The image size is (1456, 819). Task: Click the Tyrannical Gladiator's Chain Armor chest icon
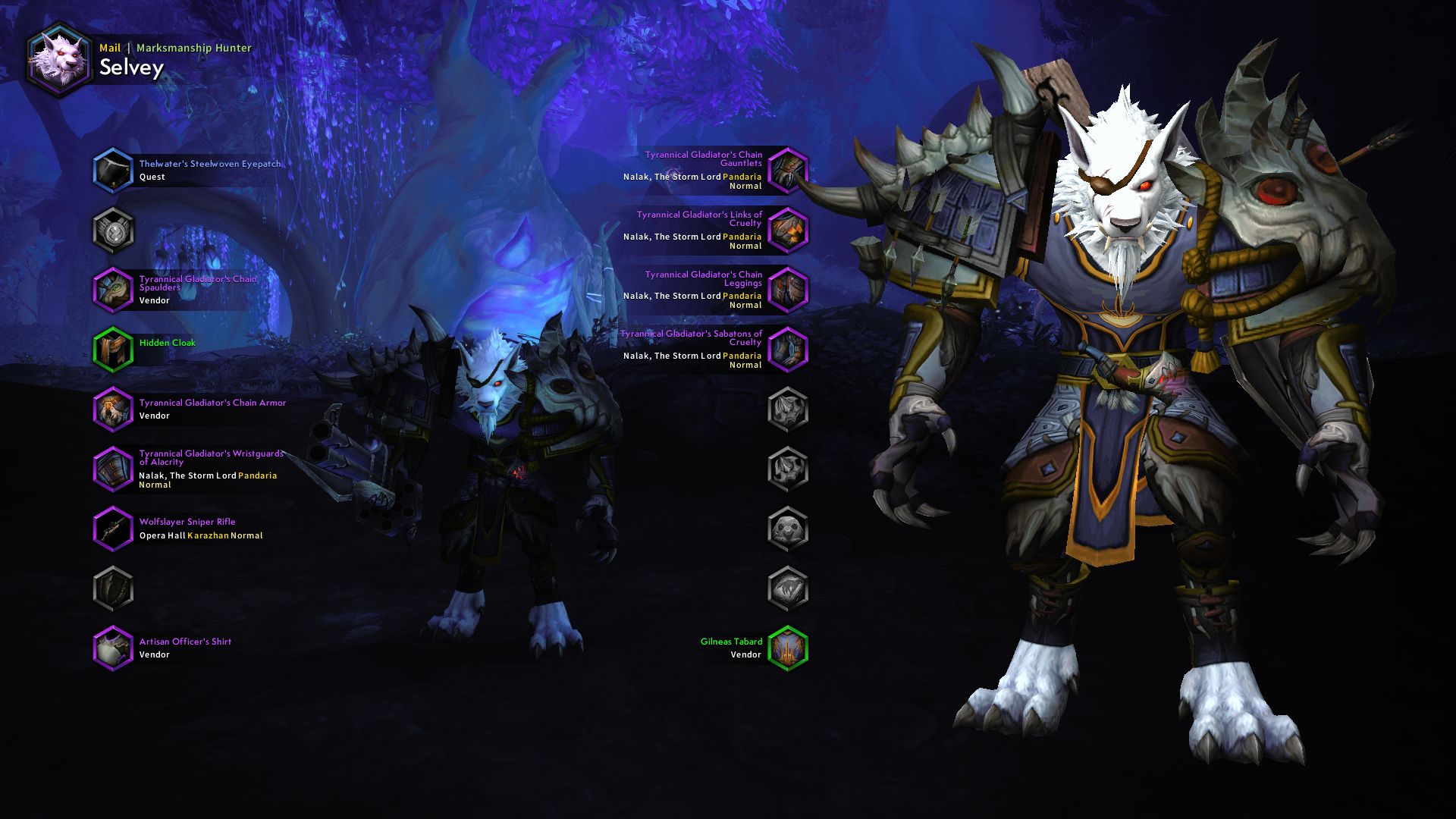point(114,409)
